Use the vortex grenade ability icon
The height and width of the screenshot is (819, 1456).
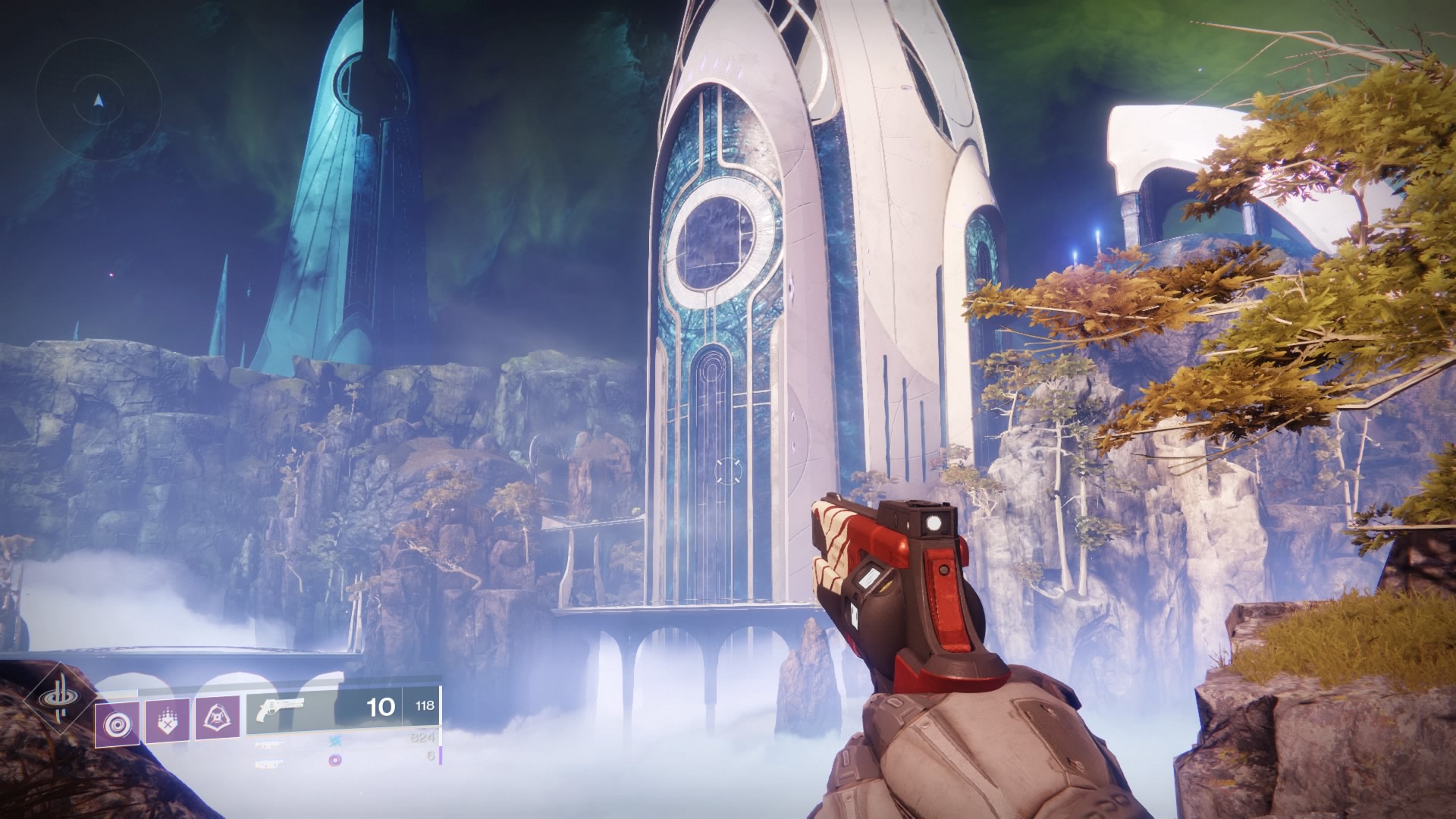(117, 724)
